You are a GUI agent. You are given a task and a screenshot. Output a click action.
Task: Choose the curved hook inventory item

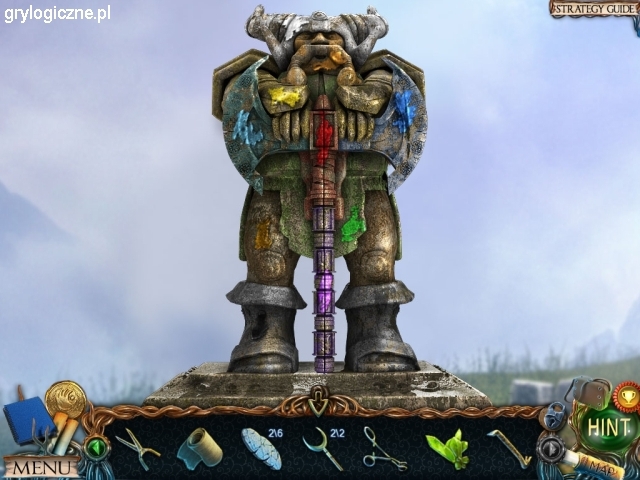pos(323,448)
